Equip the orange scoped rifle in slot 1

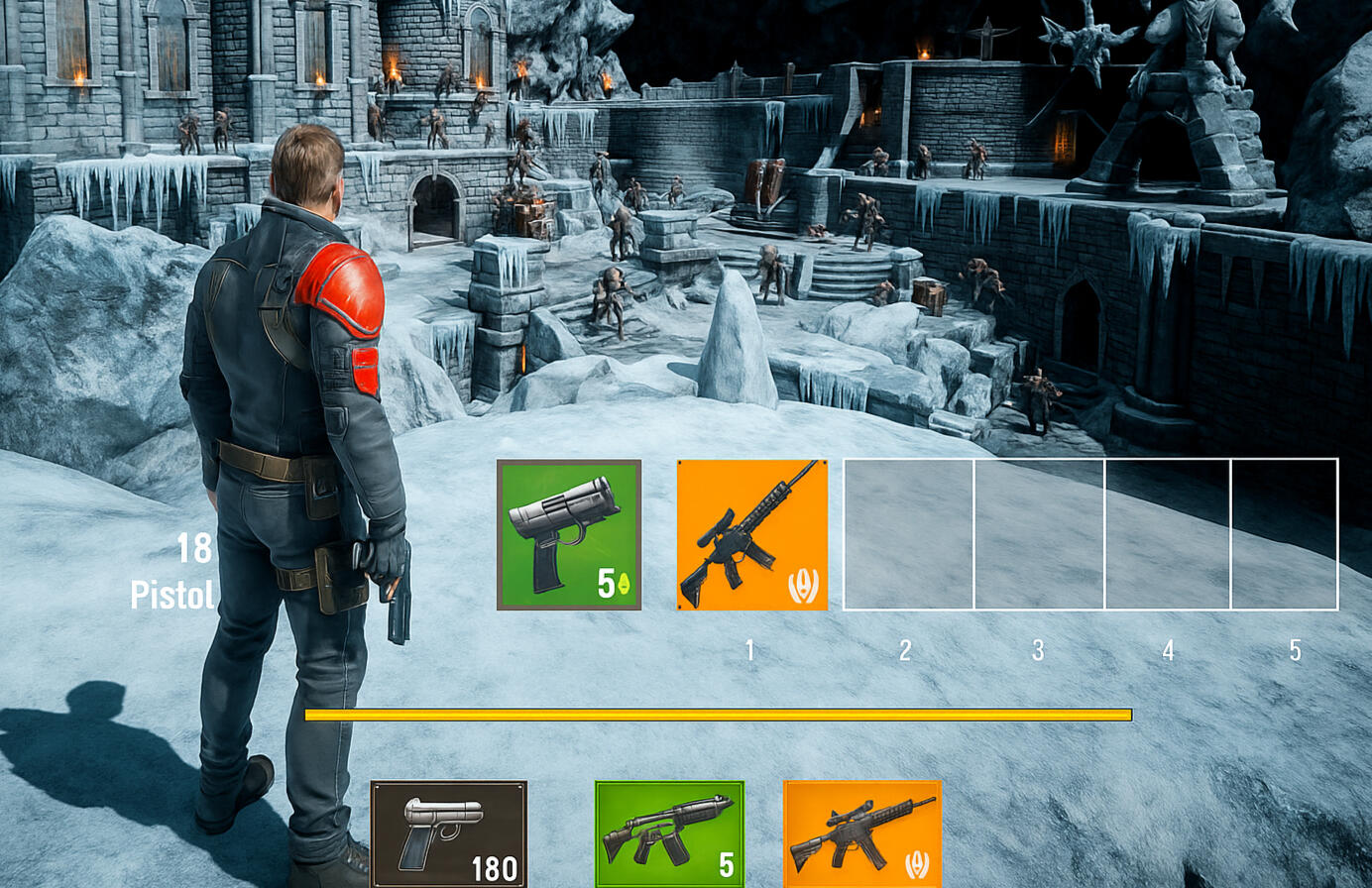(751, 535)
